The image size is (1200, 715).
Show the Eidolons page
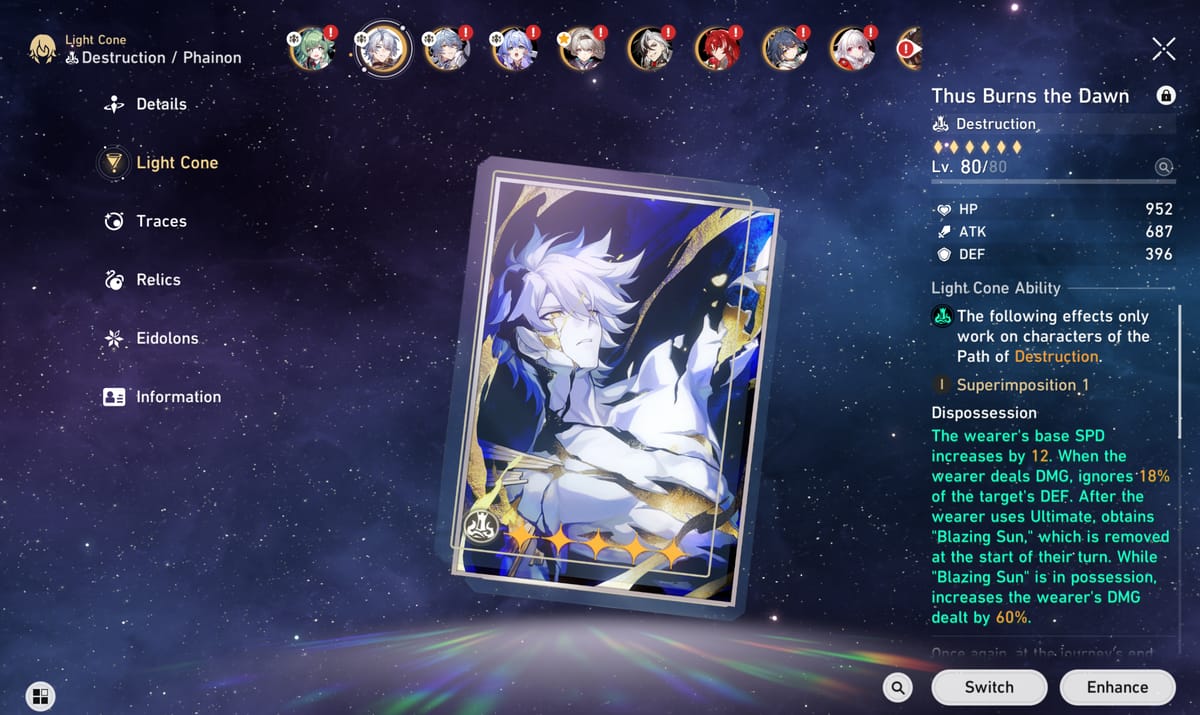point(166,339)
